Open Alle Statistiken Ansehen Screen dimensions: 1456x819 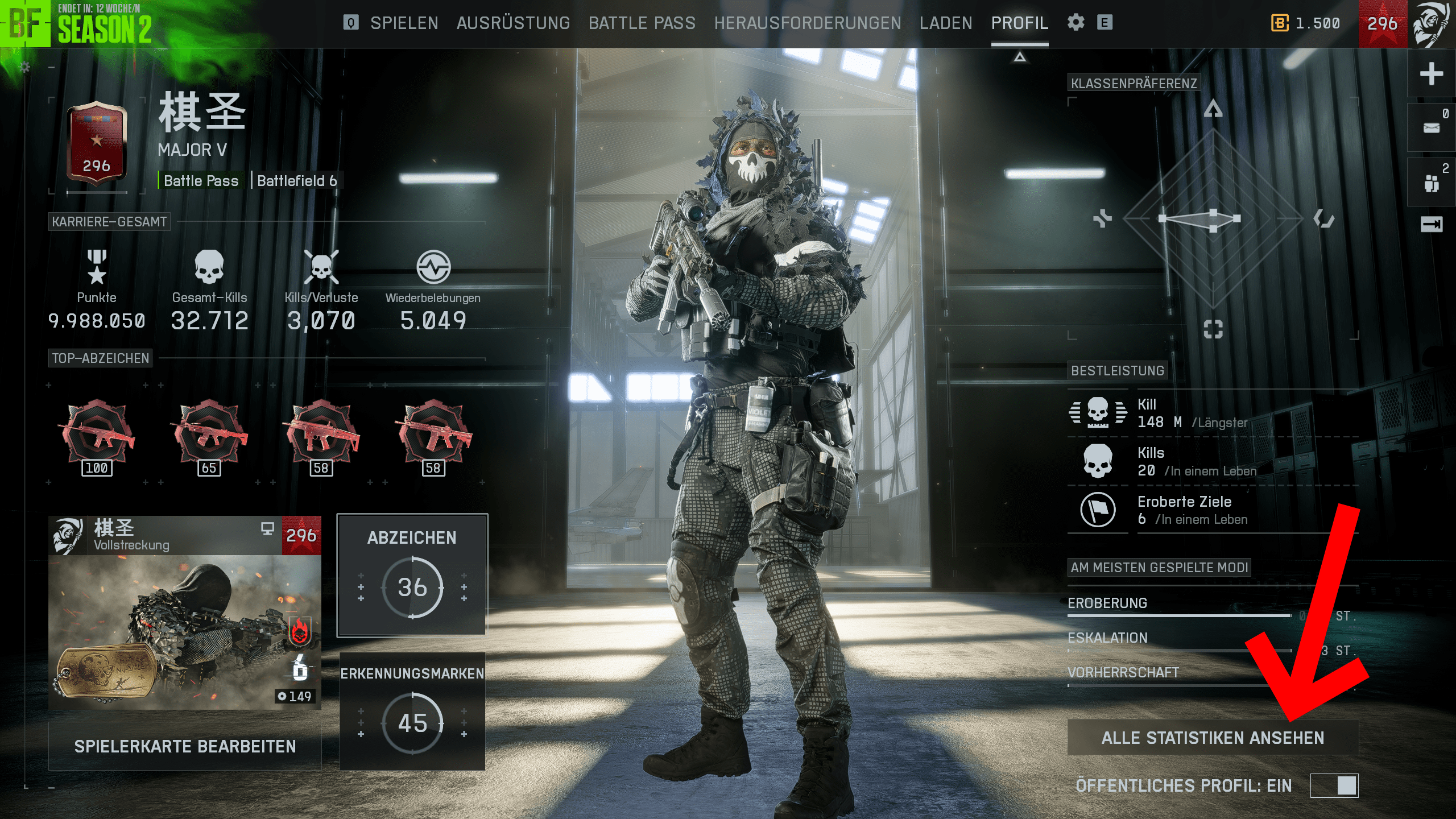(1213, 738)
